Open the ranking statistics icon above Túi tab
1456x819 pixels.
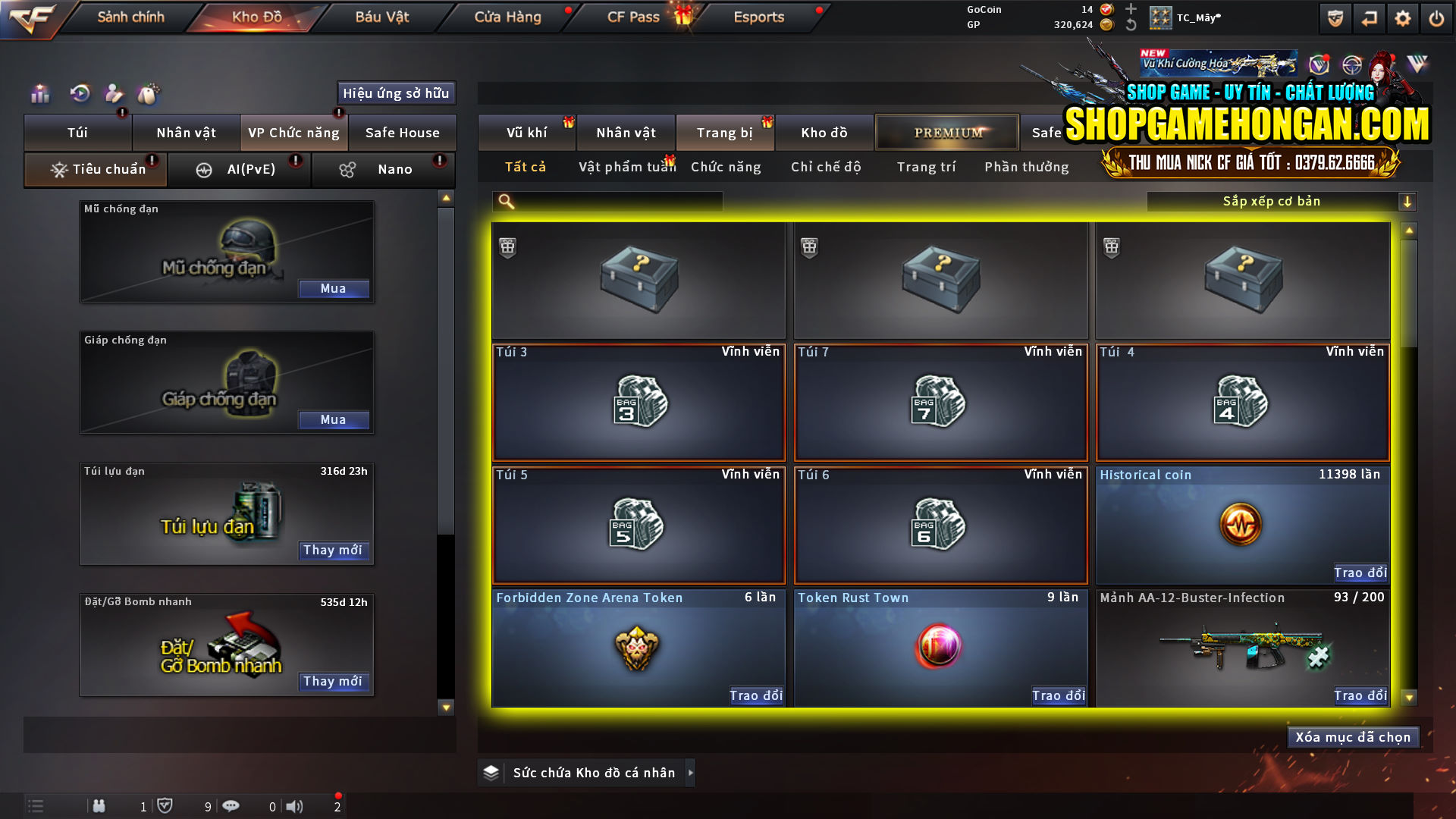tap(39, 93)
